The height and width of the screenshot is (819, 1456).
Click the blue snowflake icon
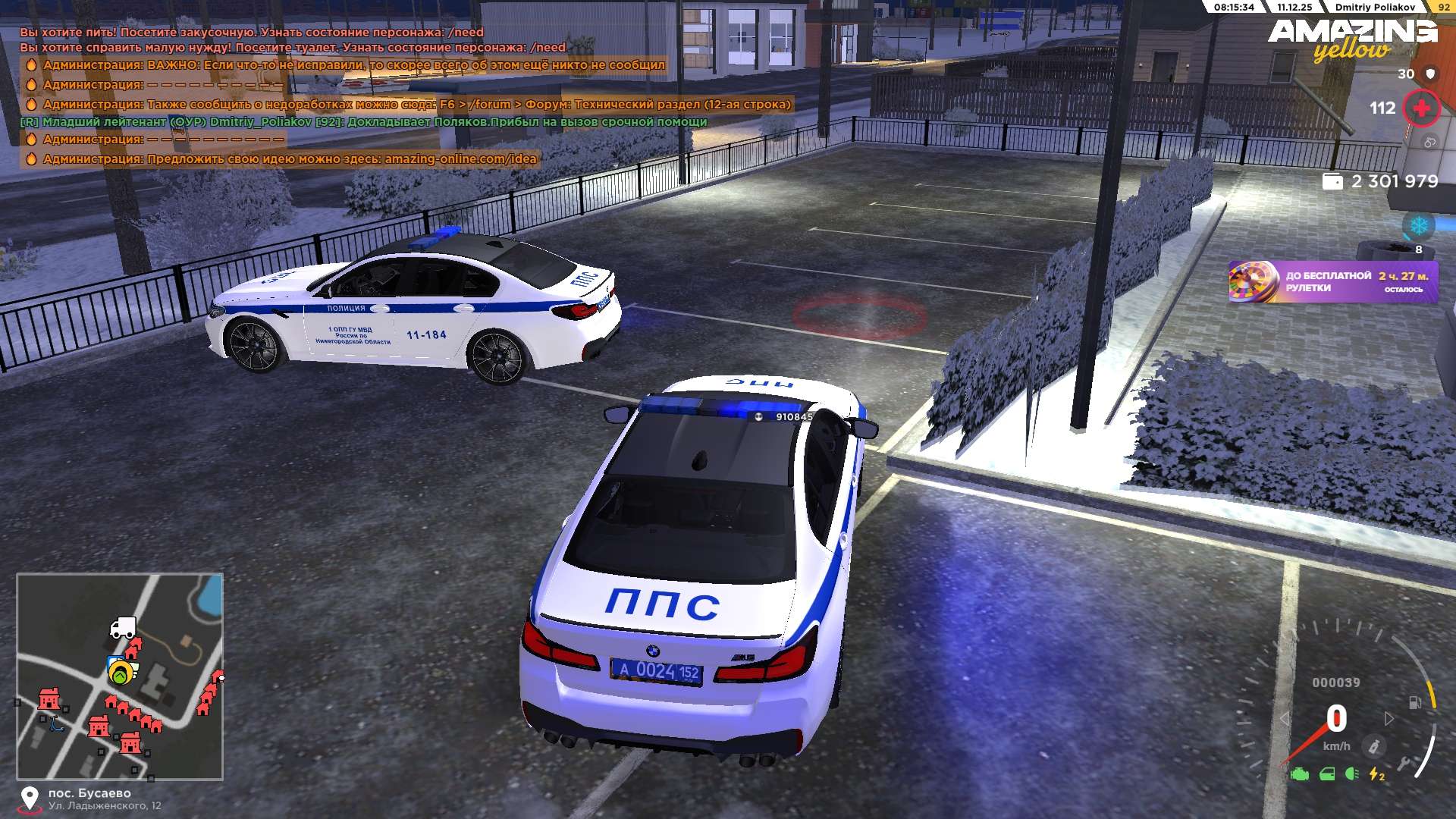click(1418, 225)
